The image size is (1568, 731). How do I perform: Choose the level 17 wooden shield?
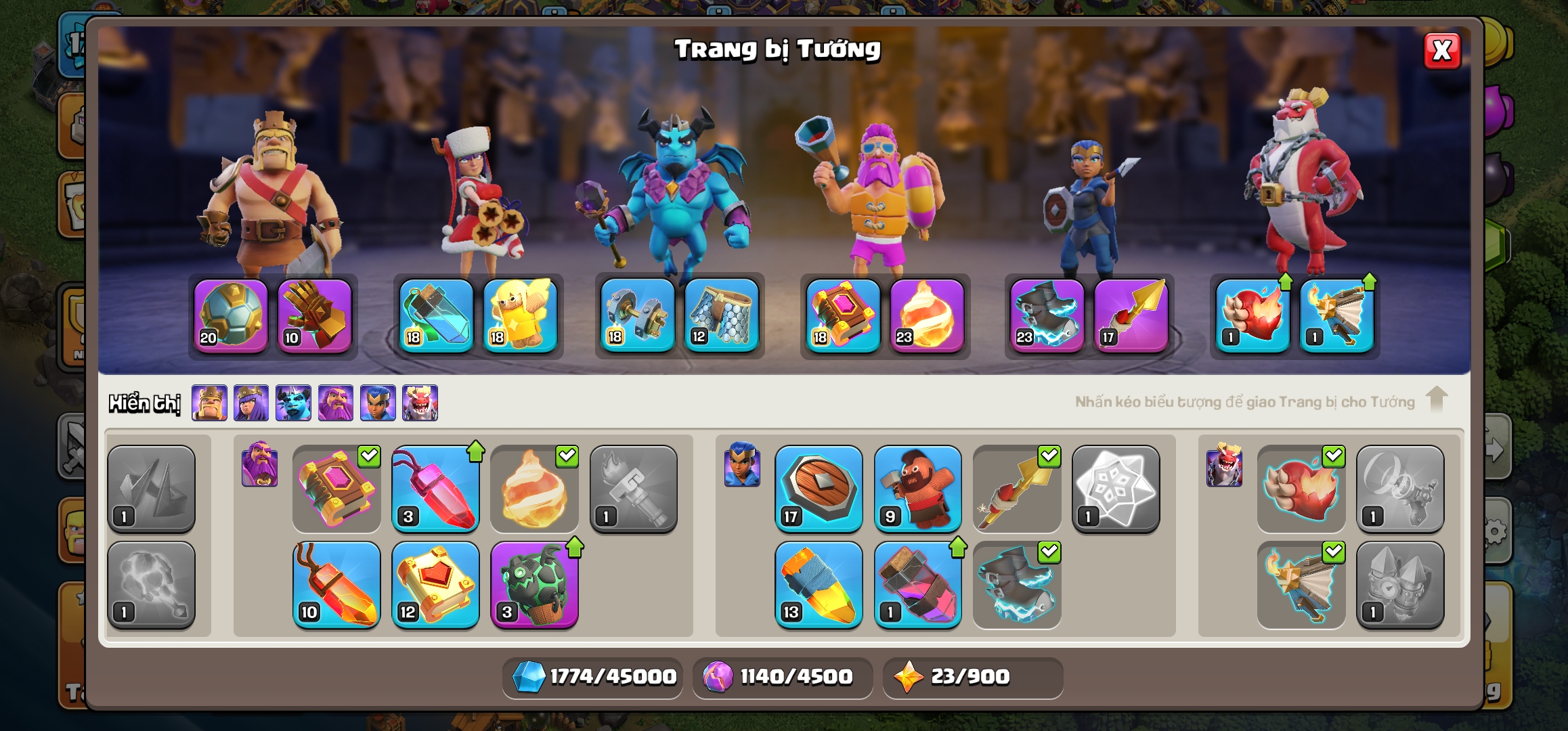pos(819,489)
